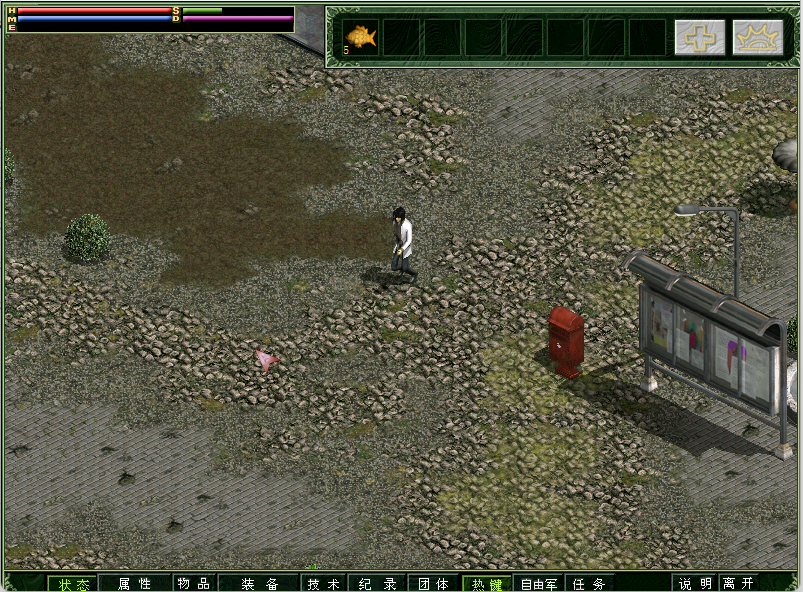Open the 技术 skills menu
The width and height of the screenshot is (803, 592).
point(324,584)
